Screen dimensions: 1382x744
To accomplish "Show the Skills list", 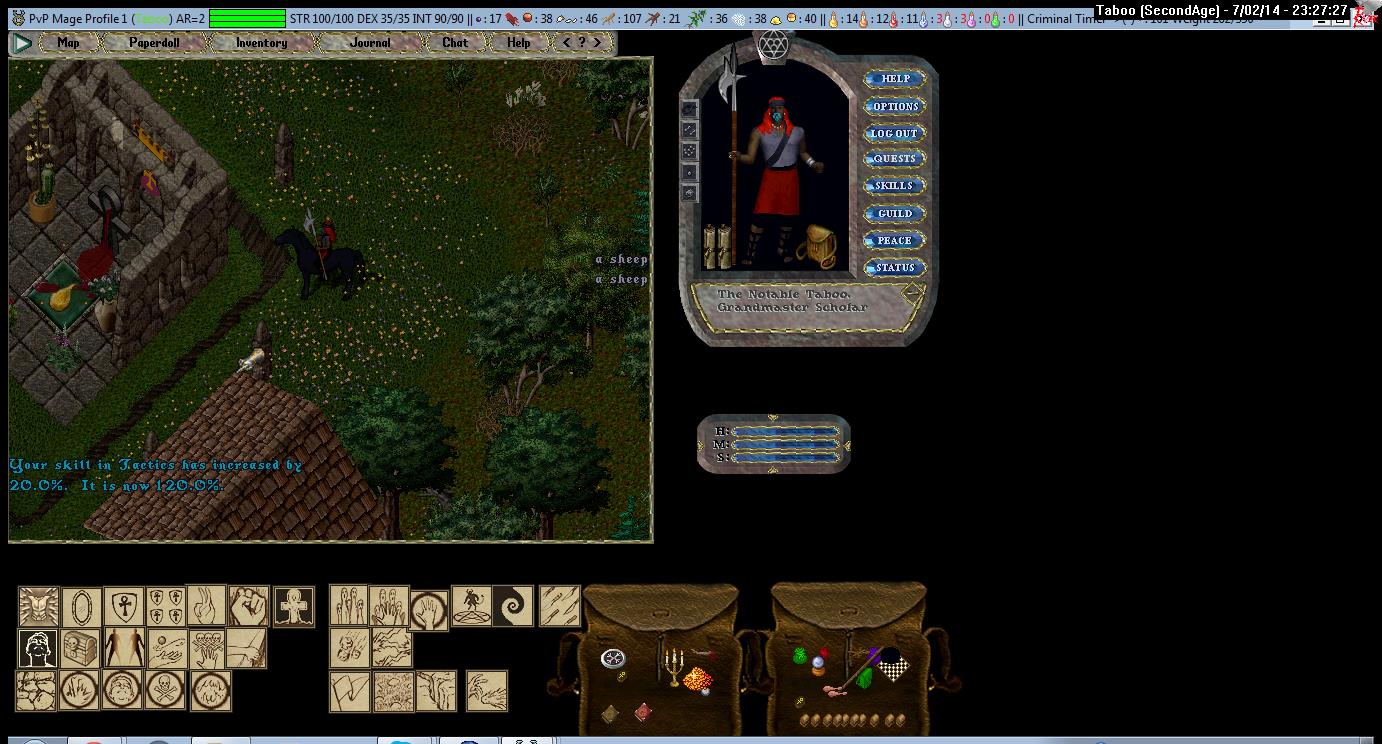I will coord(894,186).
